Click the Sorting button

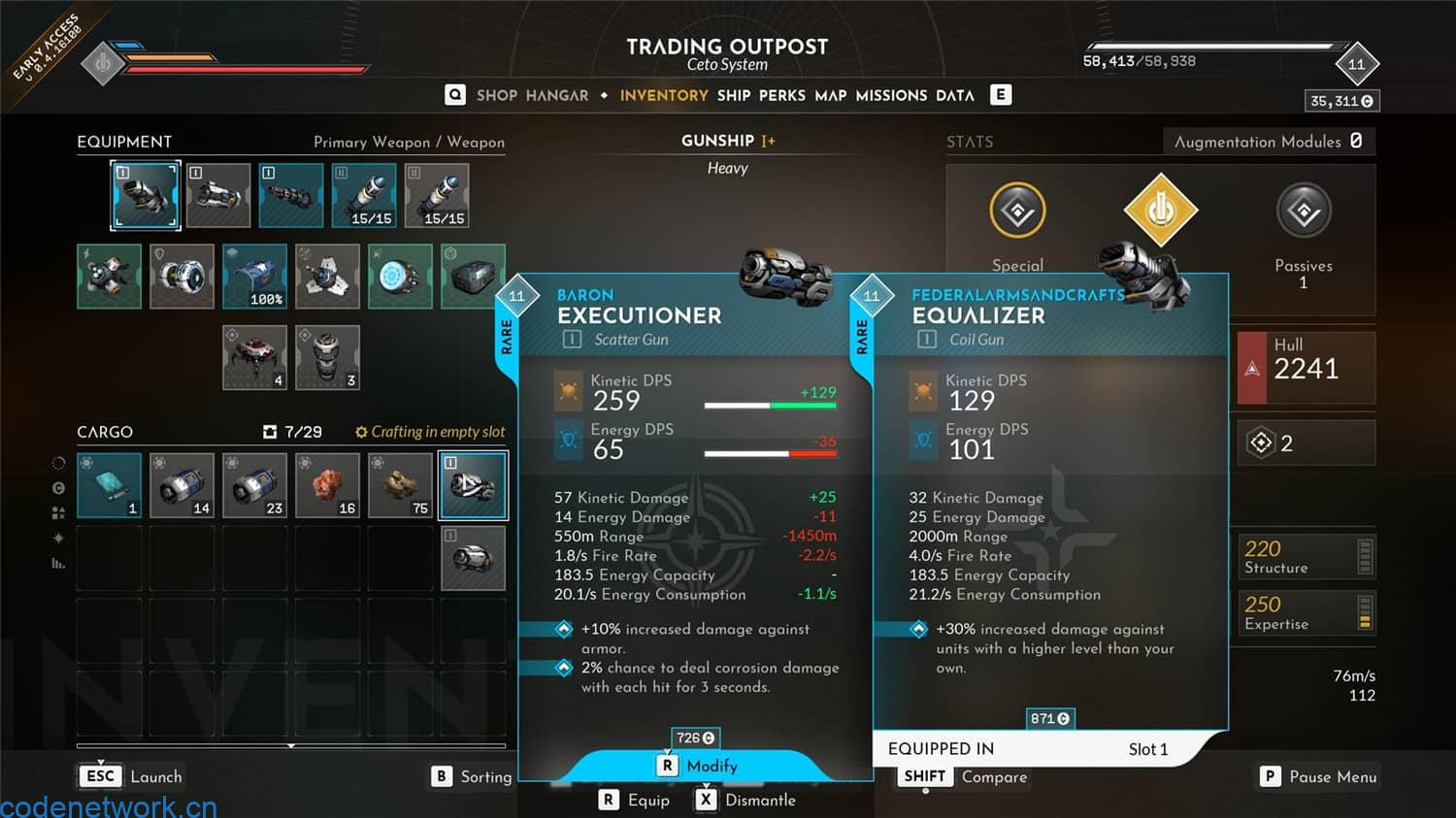472,776
